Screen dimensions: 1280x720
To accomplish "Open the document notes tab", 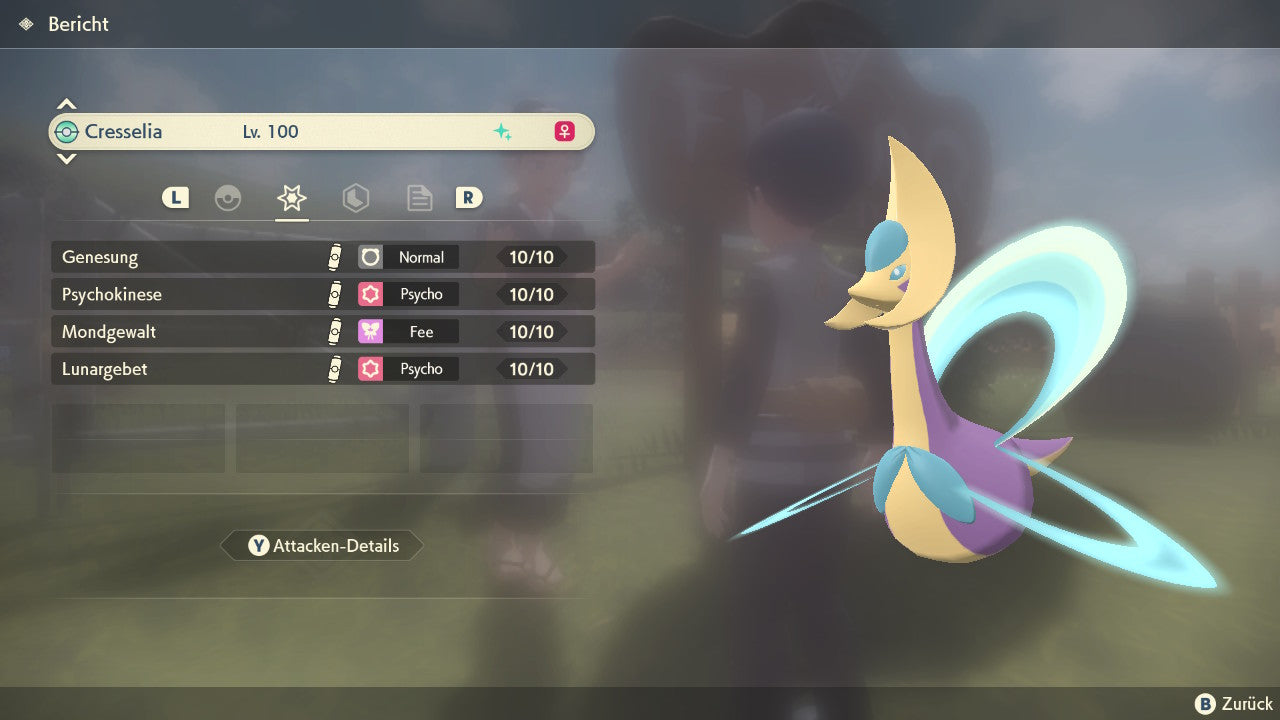I will coord(419,198).
